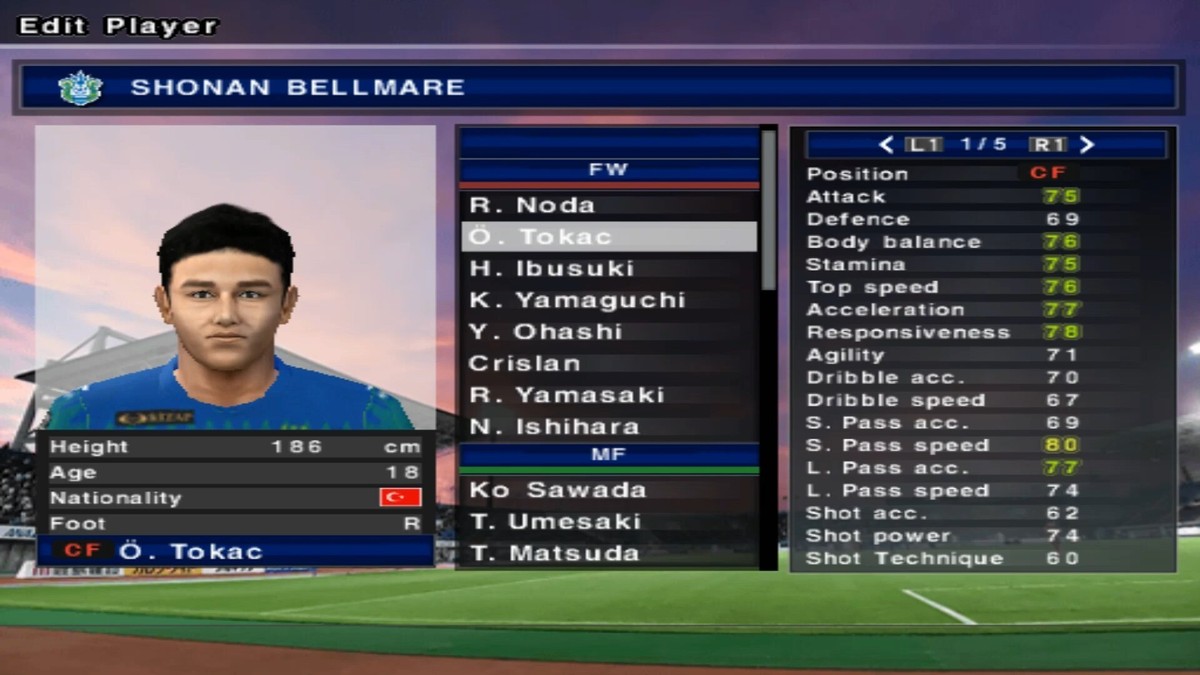Click the player list scrollbar
Image resolution: width=1200 pixels, height=675 pixels.
(769, 210)
